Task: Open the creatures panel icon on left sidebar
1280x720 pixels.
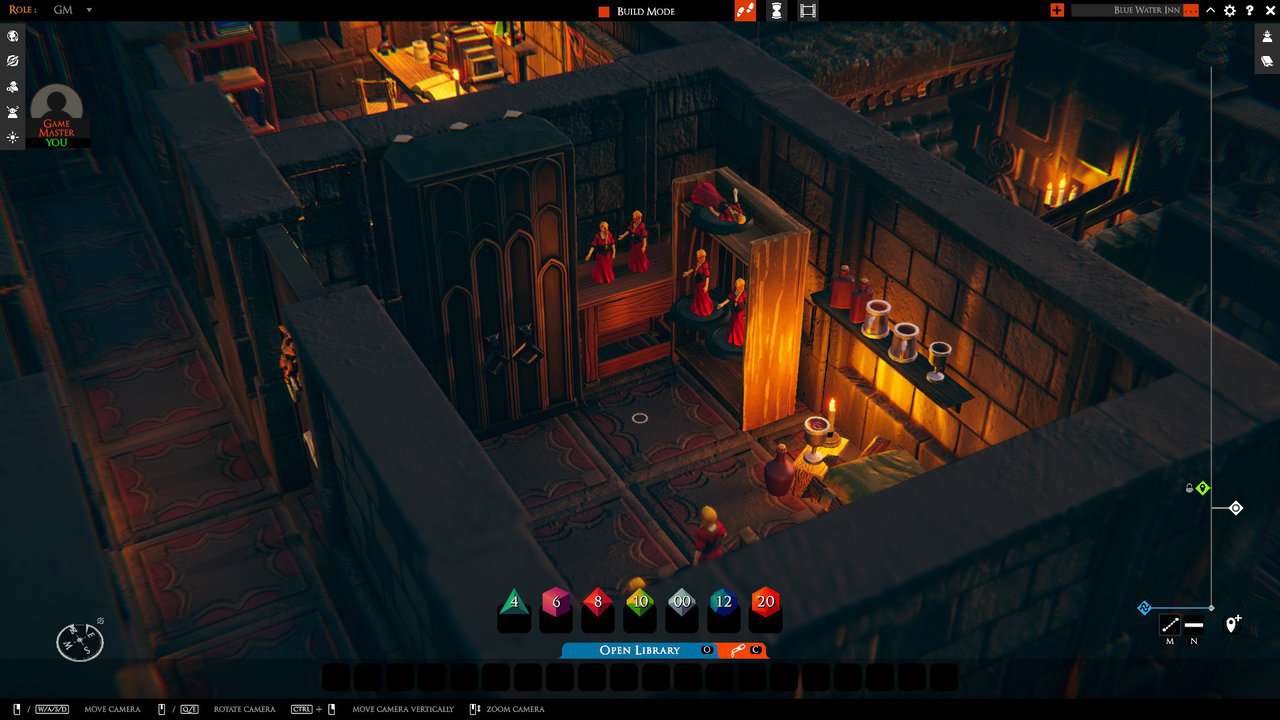Action: pos(12,85)
